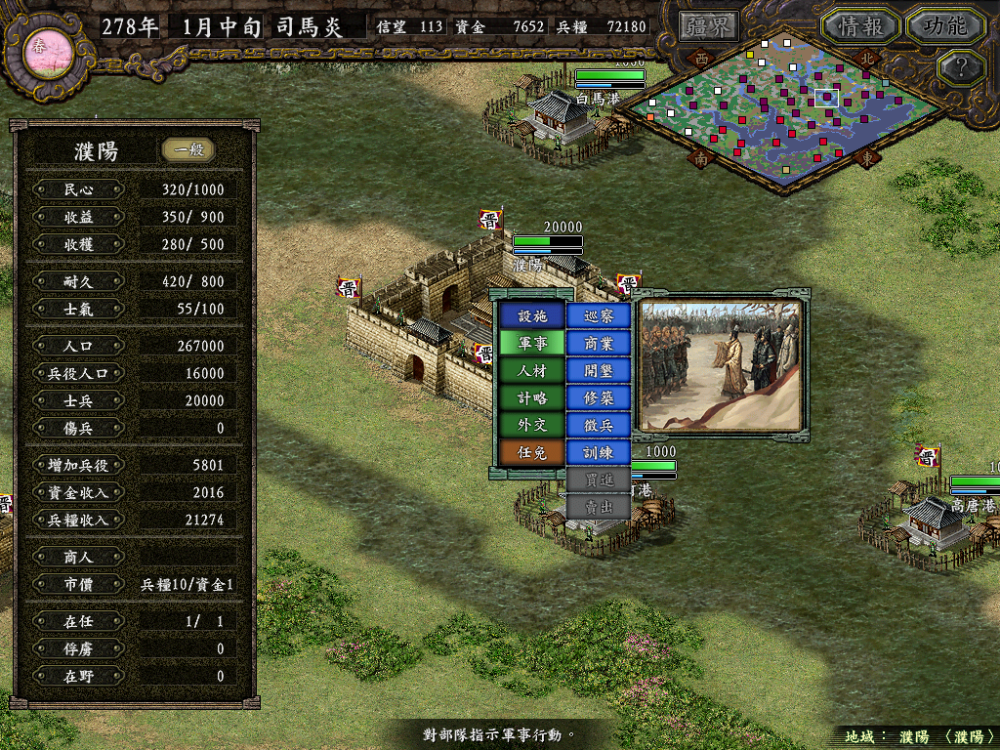Select the 修築 repair walls command
1000x750 pixels.
[598, 397]
